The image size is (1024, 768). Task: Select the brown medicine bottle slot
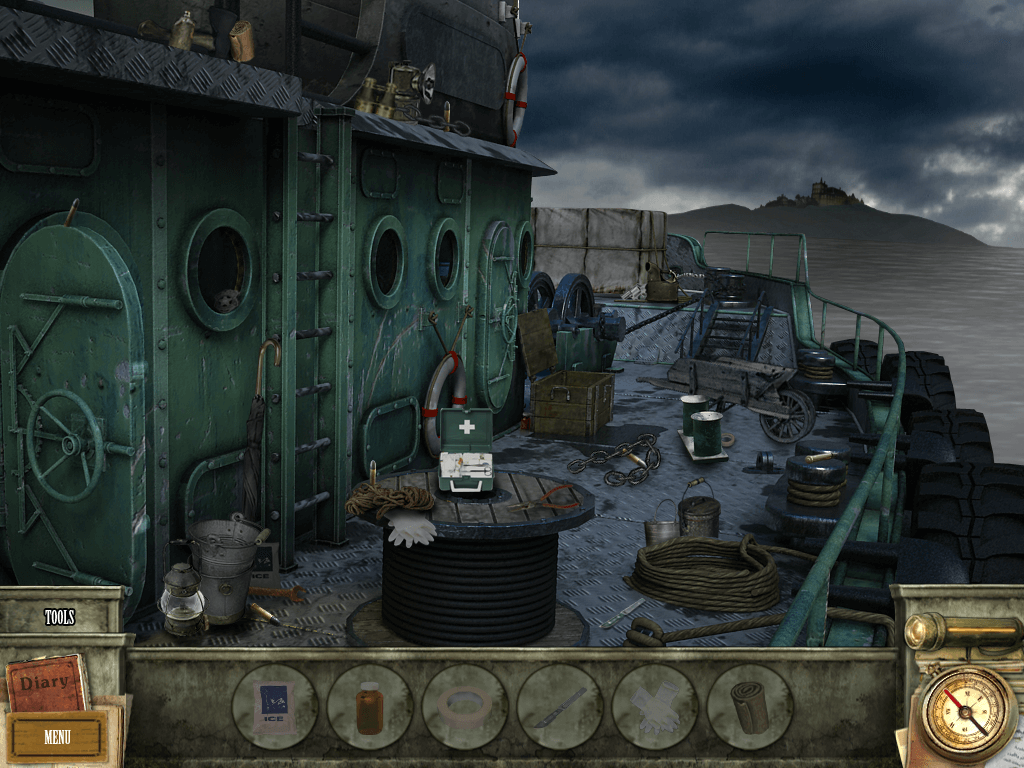click(369, 707)
